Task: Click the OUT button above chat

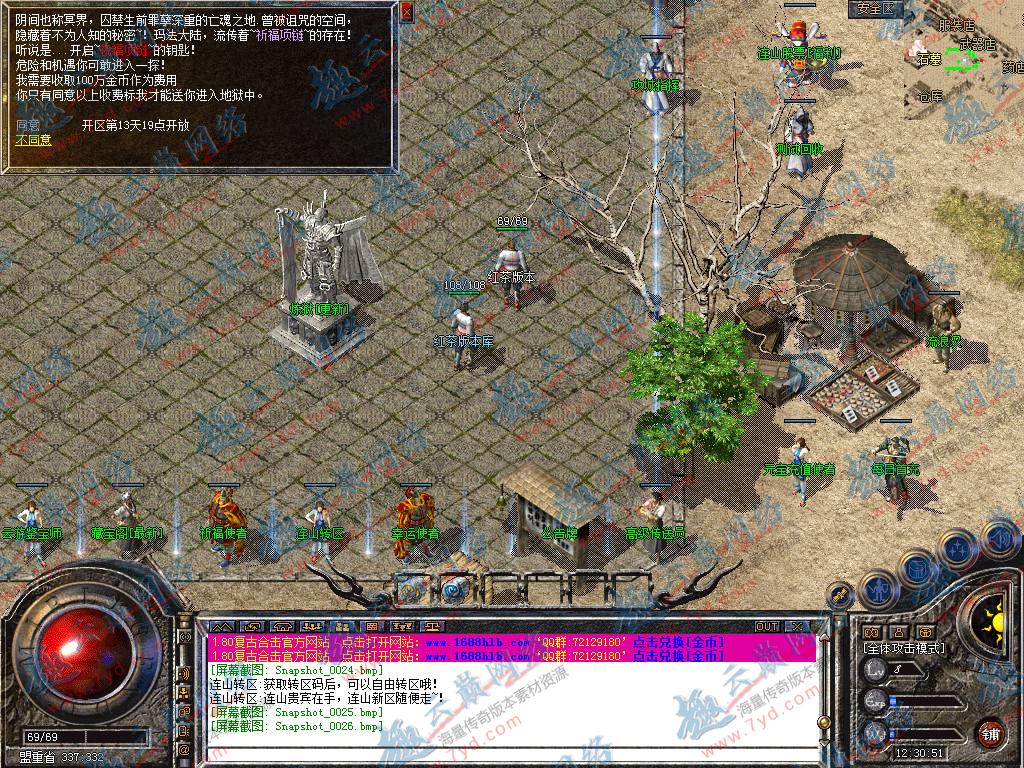Action: [767, 626]
